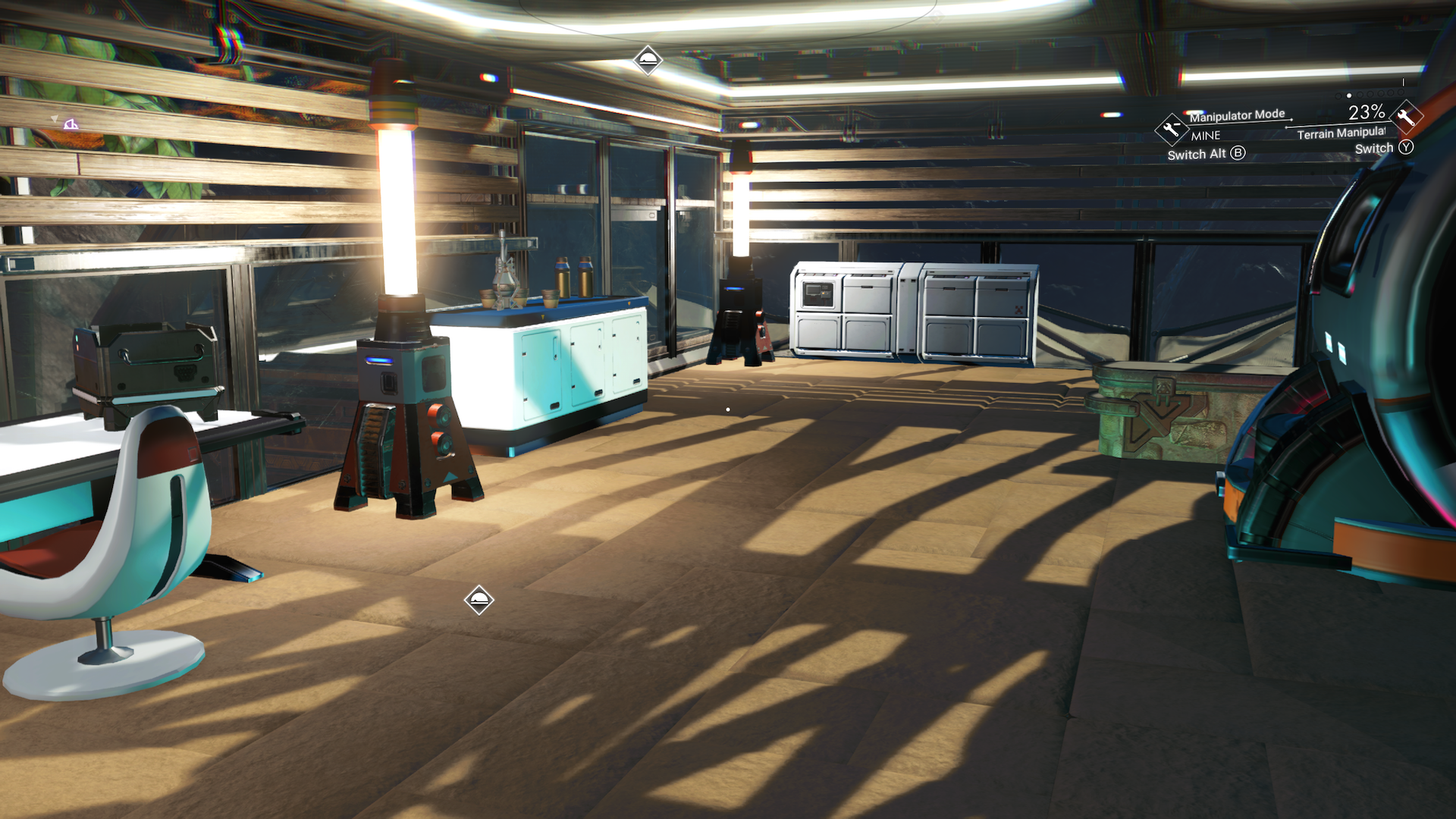Click the circled B button prompt
The image size is (1456, 819).
click(1237, 153)
